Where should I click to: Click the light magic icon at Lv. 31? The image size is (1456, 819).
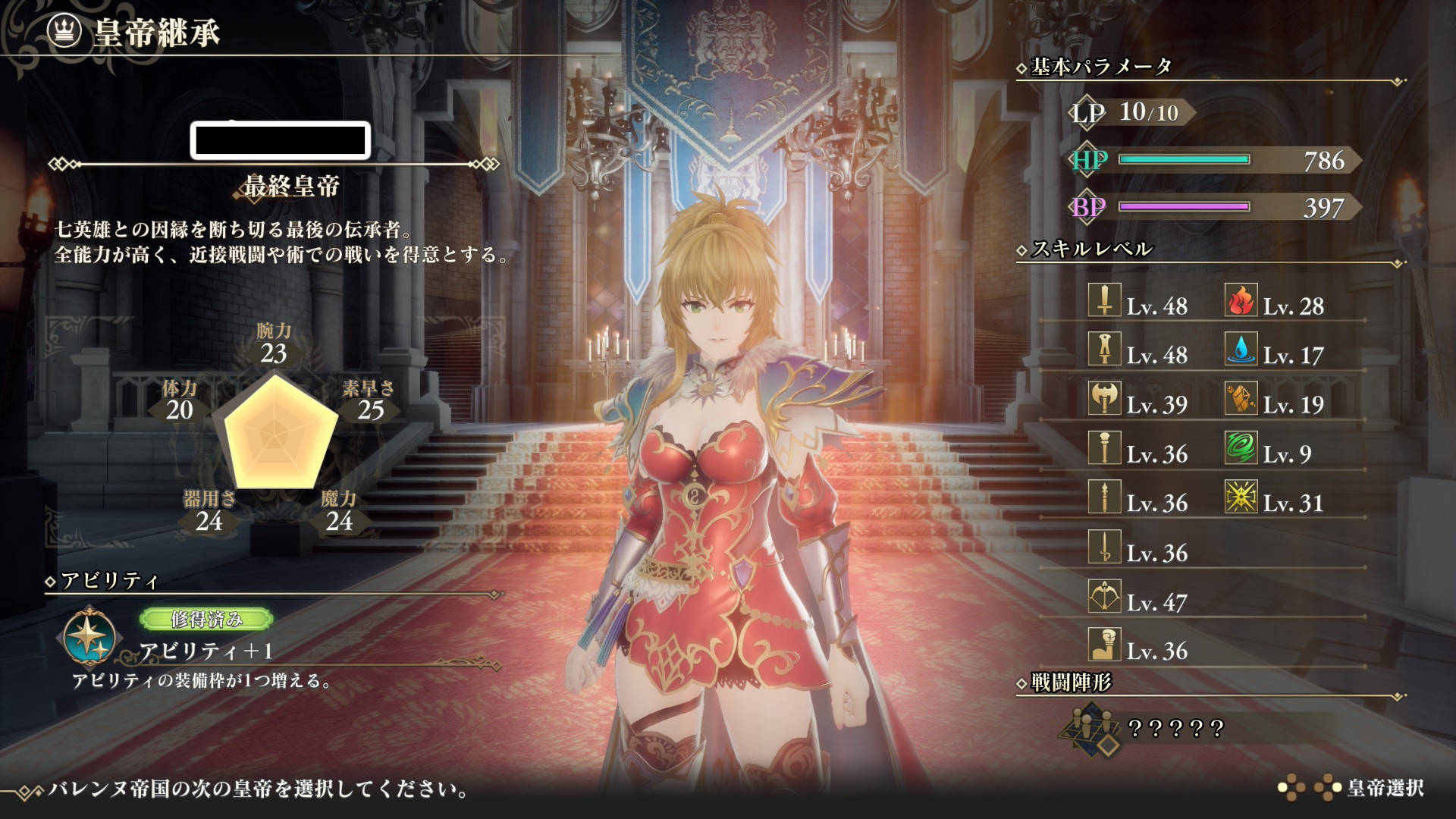(1241, 497)
